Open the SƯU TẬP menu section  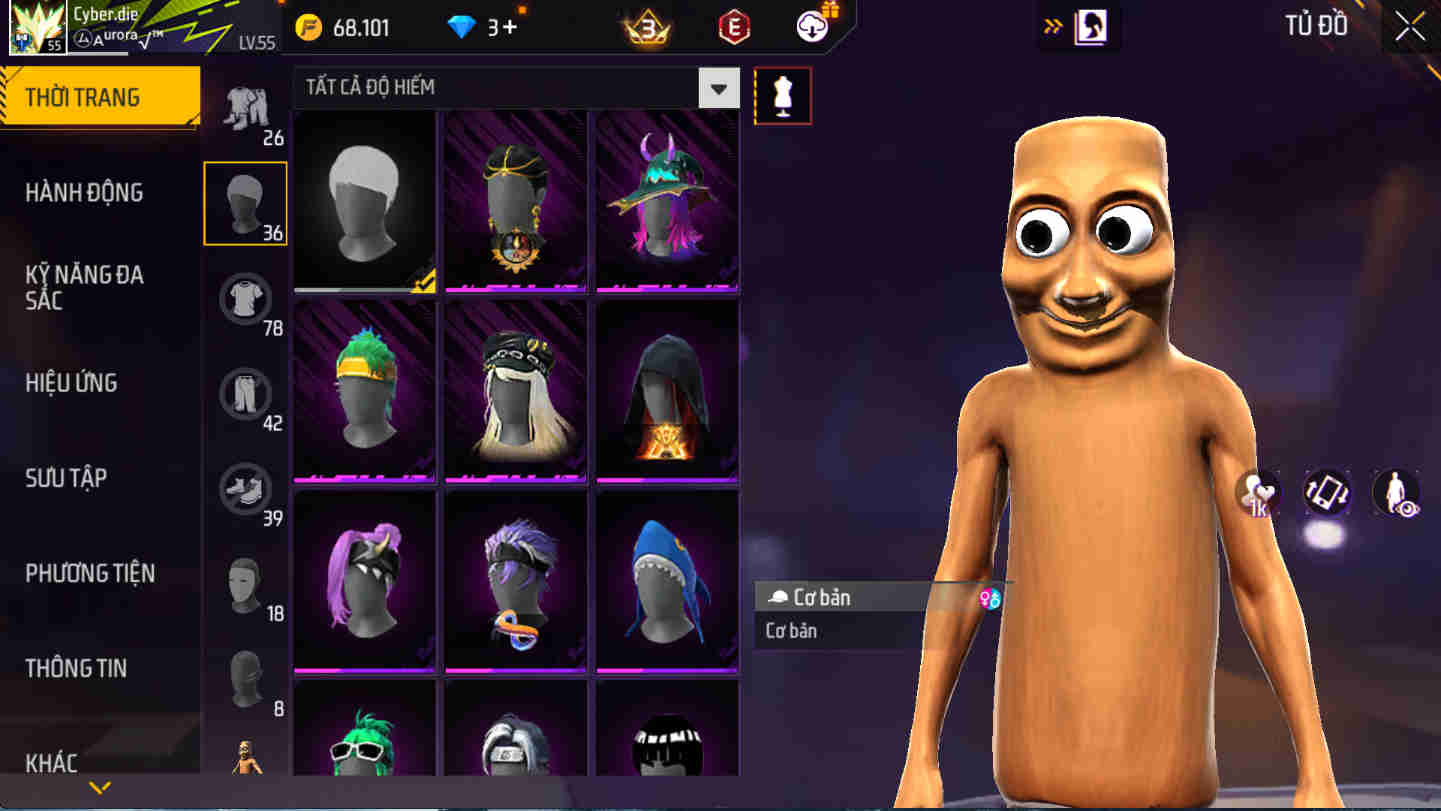click(65, 478)
